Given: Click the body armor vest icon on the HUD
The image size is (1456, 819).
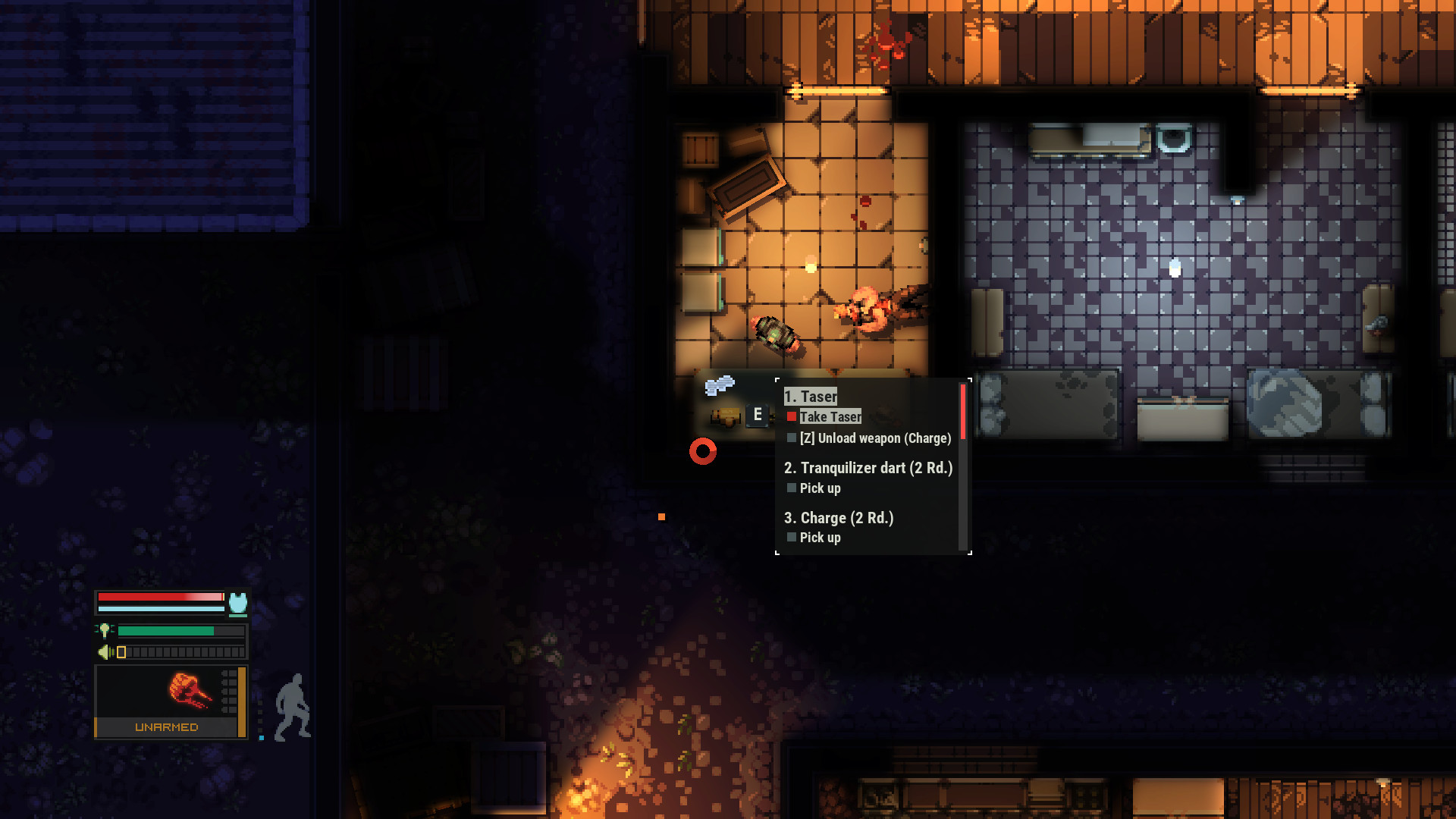Looking at the screenshot, I should pyautogui.click(x=237, y=604).
